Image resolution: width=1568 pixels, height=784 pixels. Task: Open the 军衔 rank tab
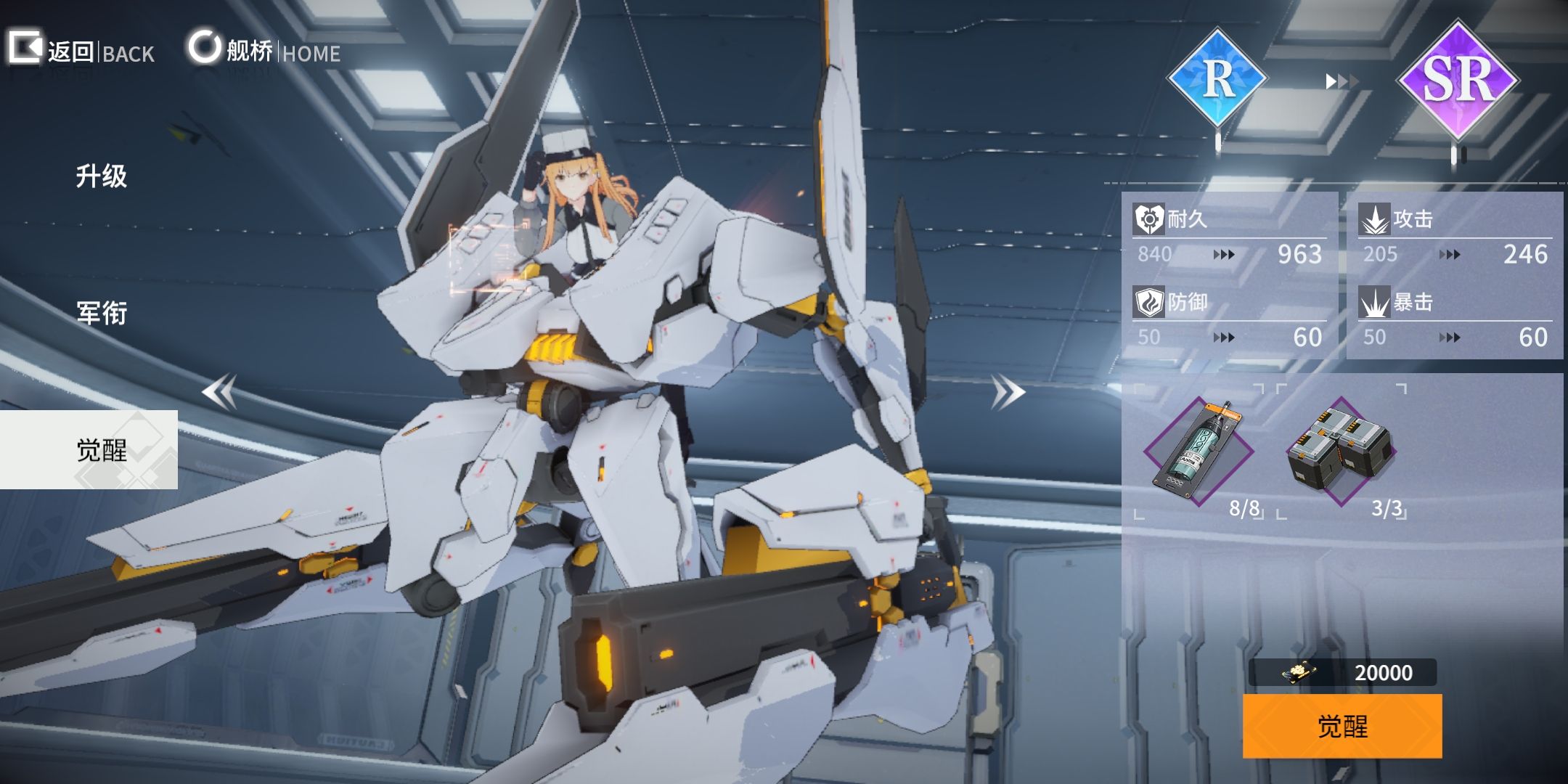(102, 313)
